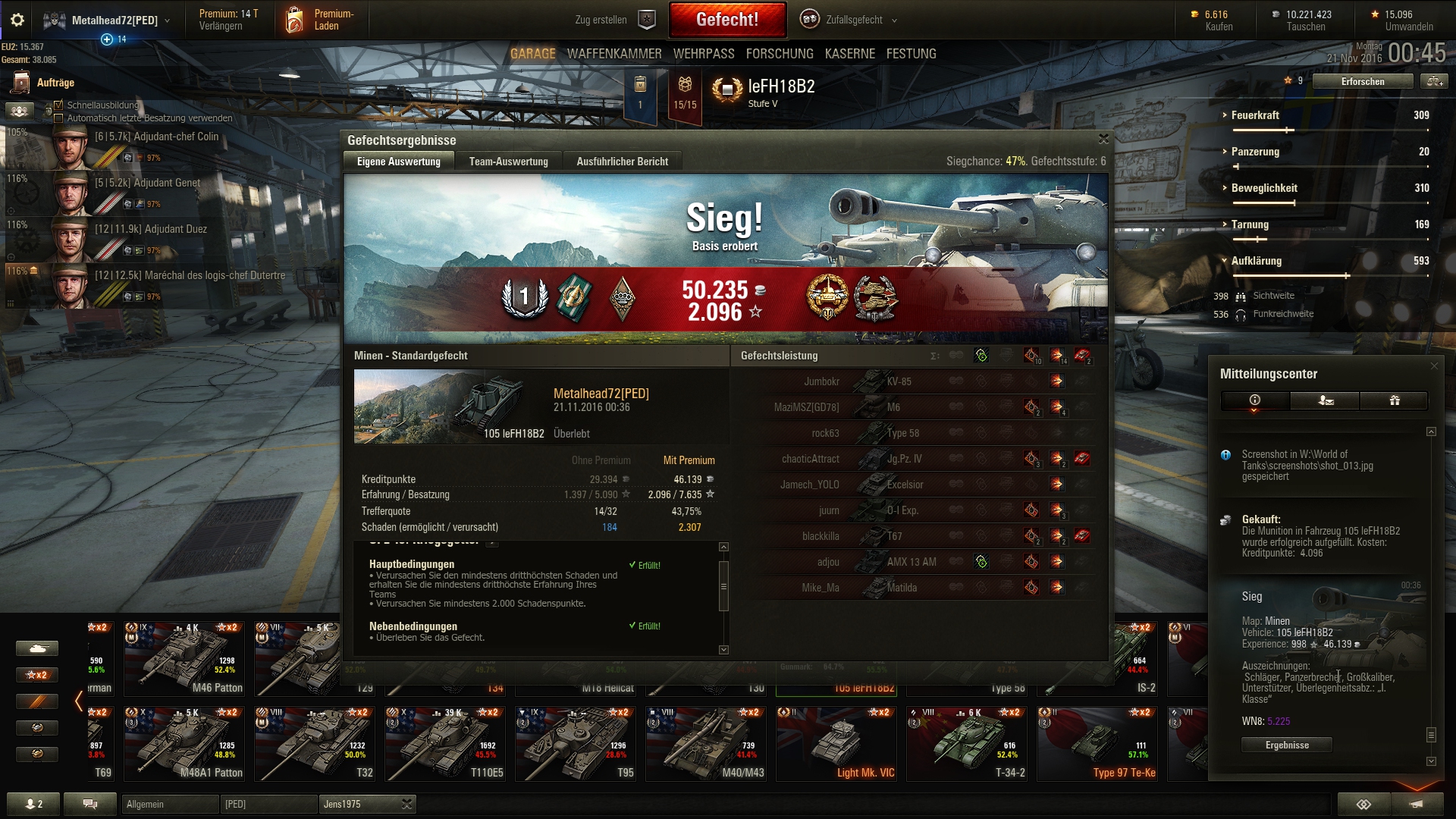Open the Ausführlicher Bericht tab
1456x819 pixels.
[x=622, y=162]
